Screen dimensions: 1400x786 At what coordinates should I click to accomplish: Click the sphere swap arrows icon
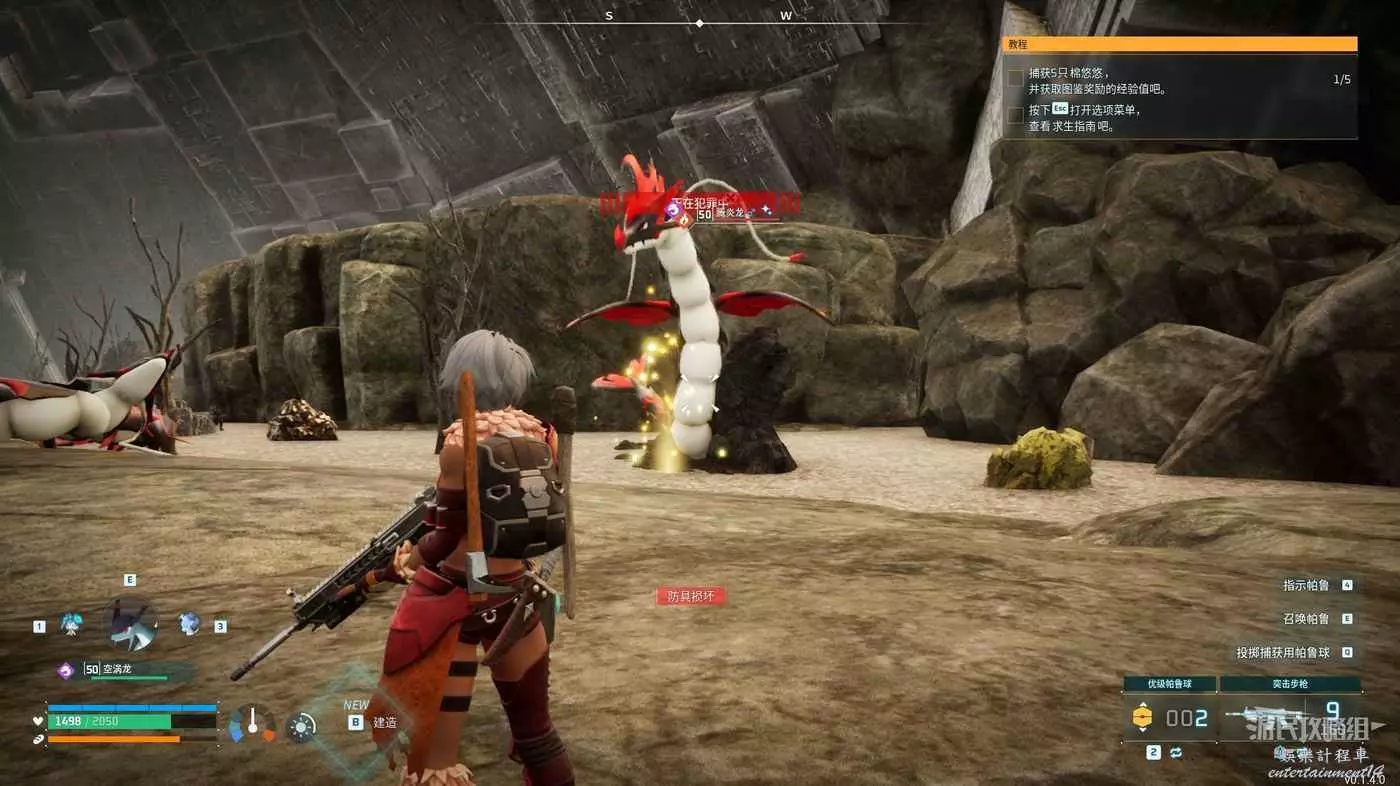[x=1177, y=752]
